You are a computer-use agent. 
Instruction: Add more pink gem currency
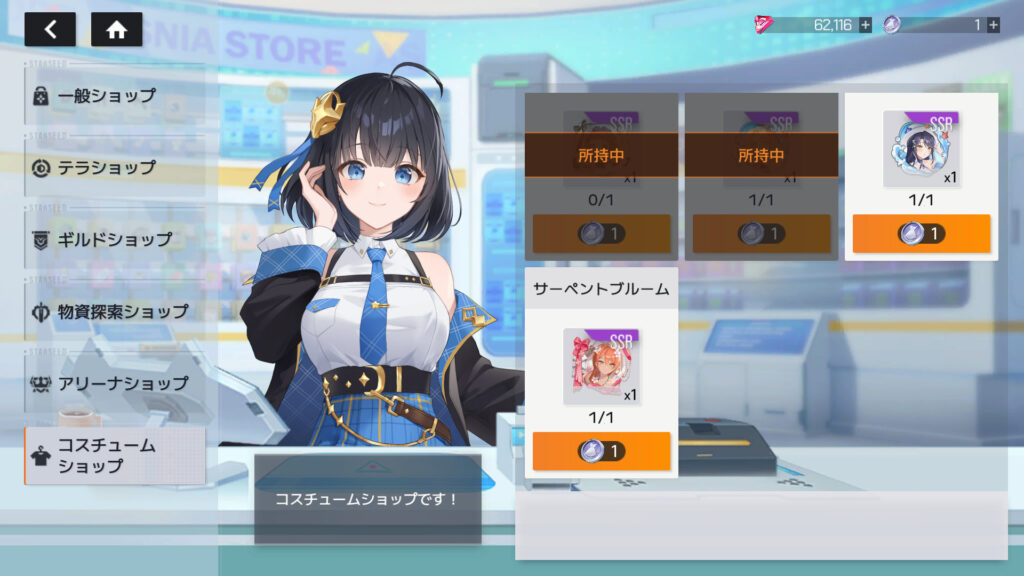pos(865,25)
